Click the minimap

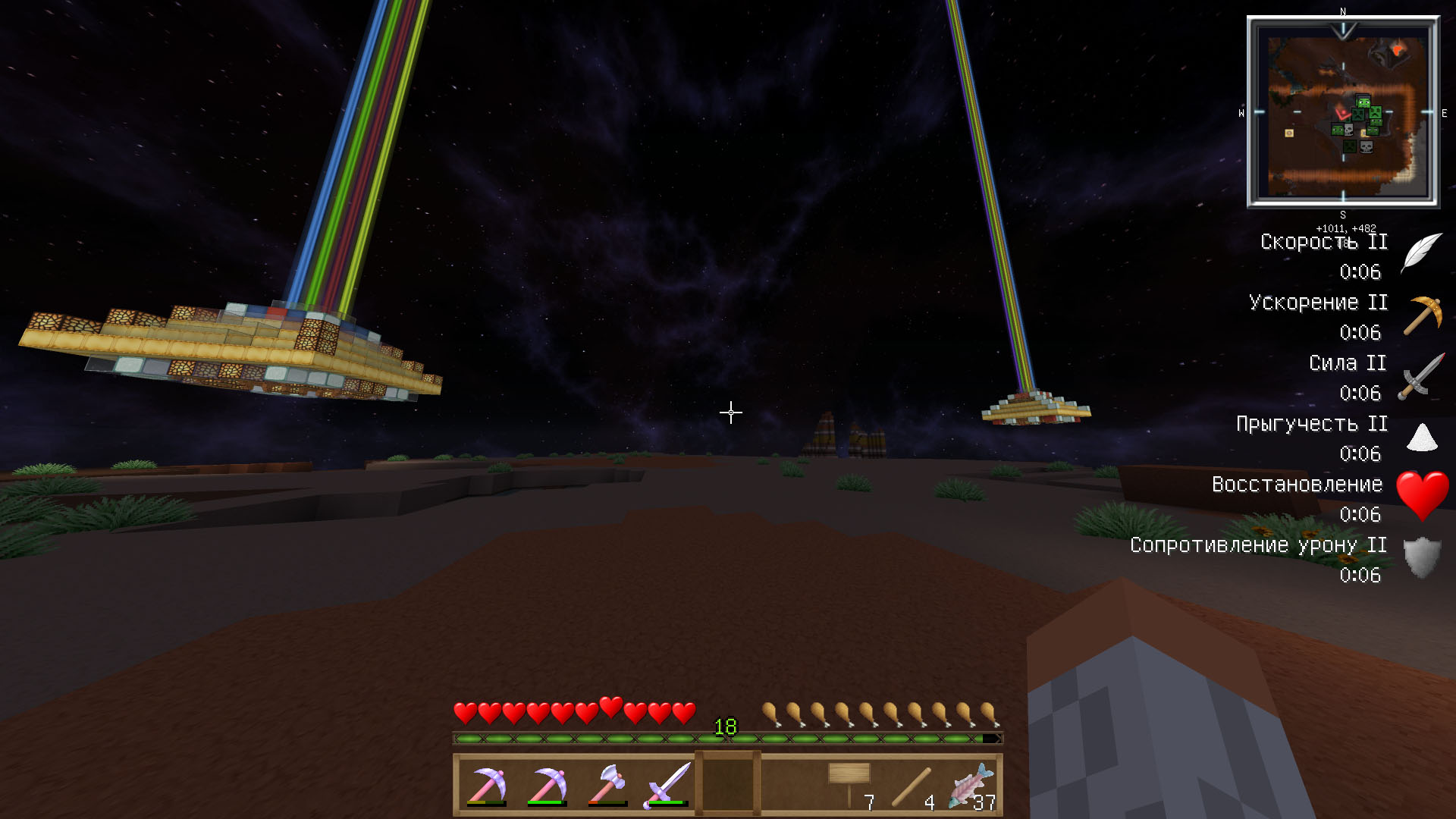pyautogui.click(x=1343, y=112)
